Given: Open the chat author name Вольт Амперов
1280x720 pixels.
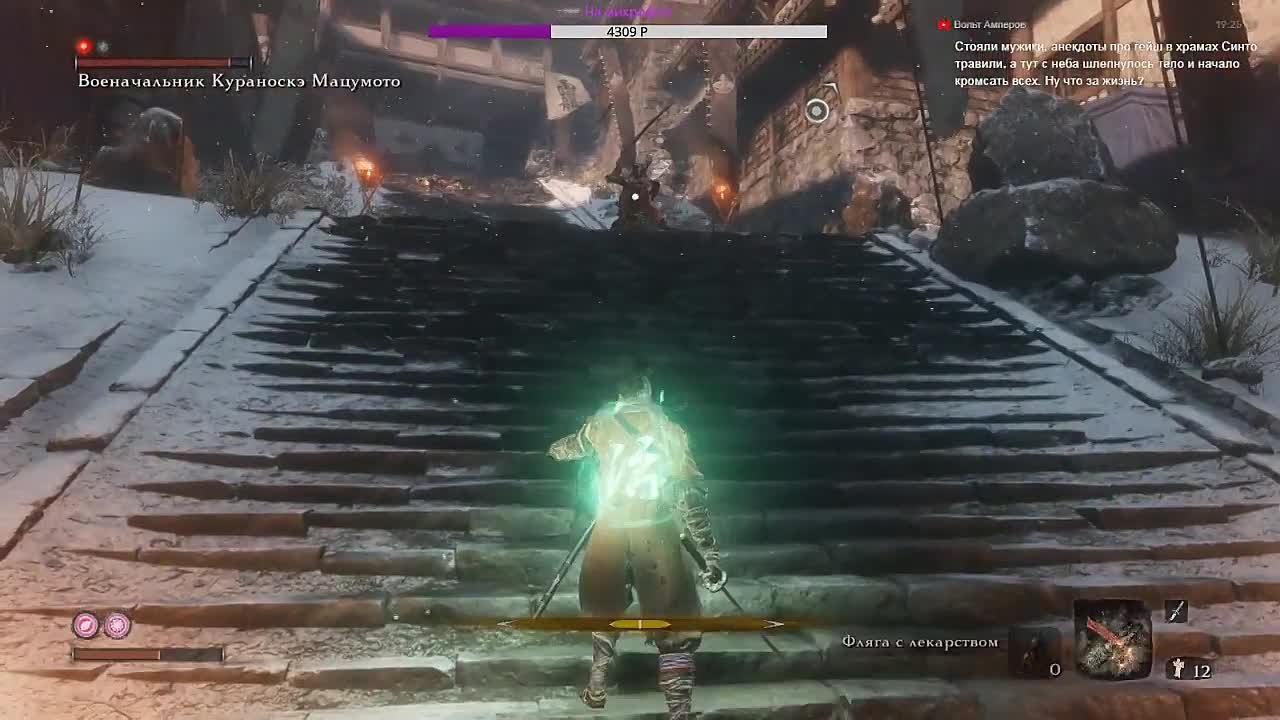Looking at the screenshot, I should [990, 24].
